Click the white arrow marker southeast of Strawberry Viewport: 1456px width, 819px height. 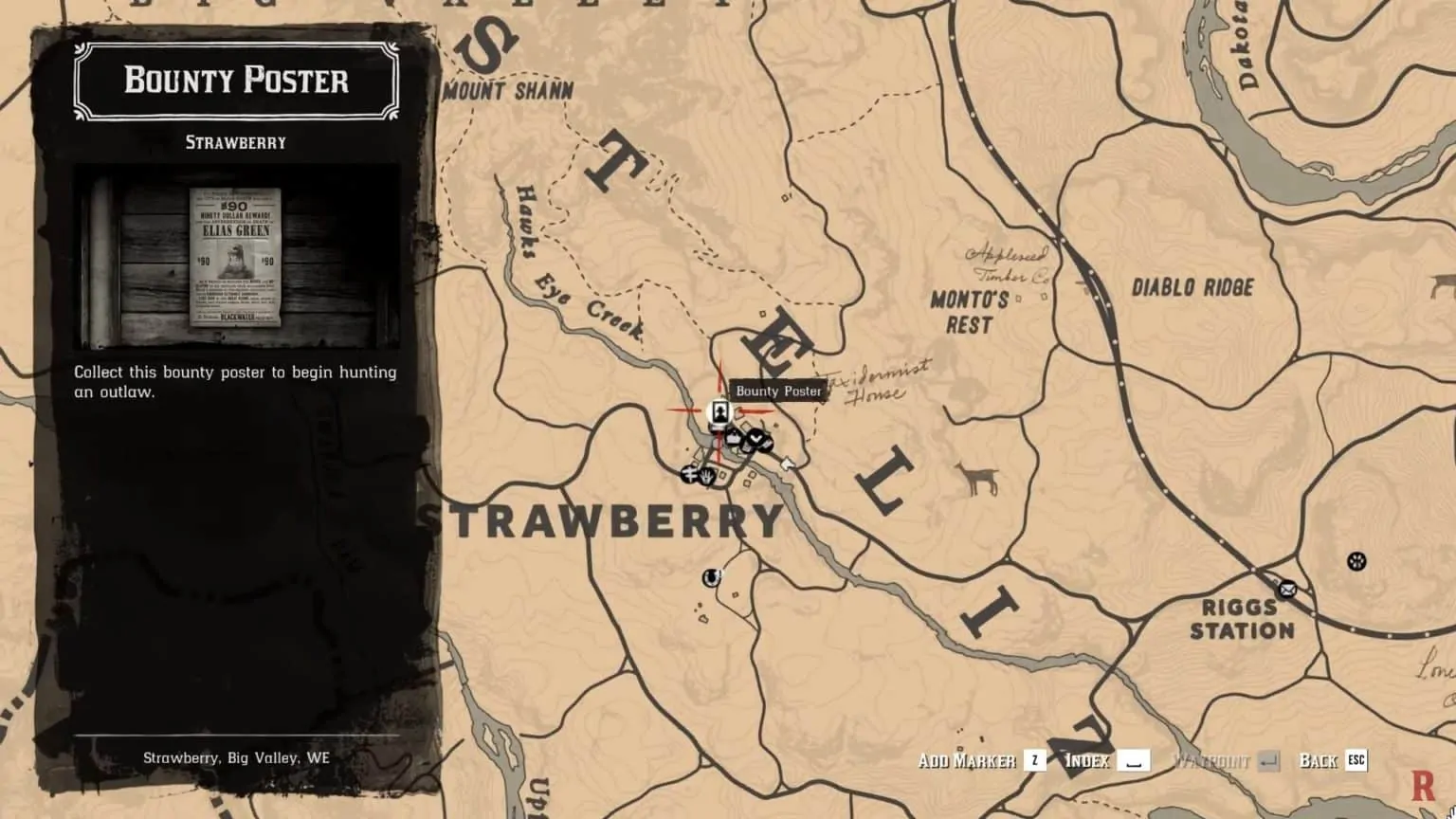click(x=786, y=463)
